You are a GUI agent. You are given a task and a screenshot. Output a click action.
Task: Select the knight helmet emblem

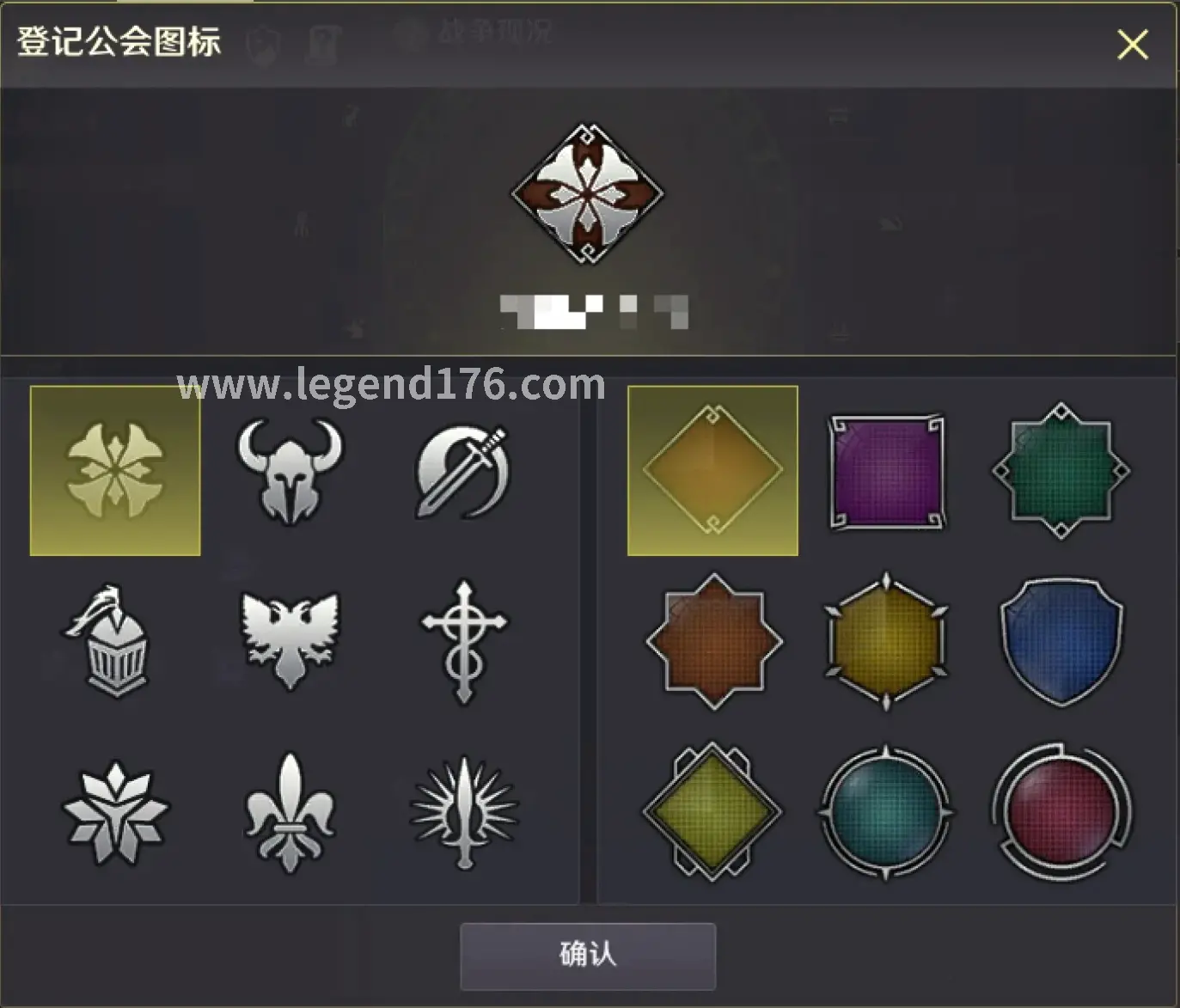[116, 639]
